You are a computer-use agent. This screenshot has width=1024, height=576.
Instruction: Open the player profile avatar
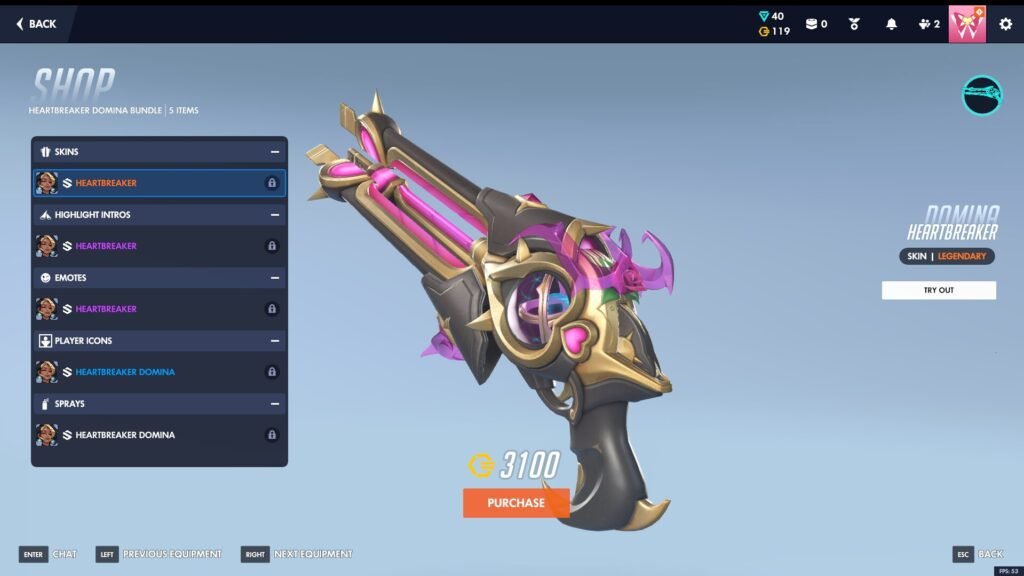(967, 24)
